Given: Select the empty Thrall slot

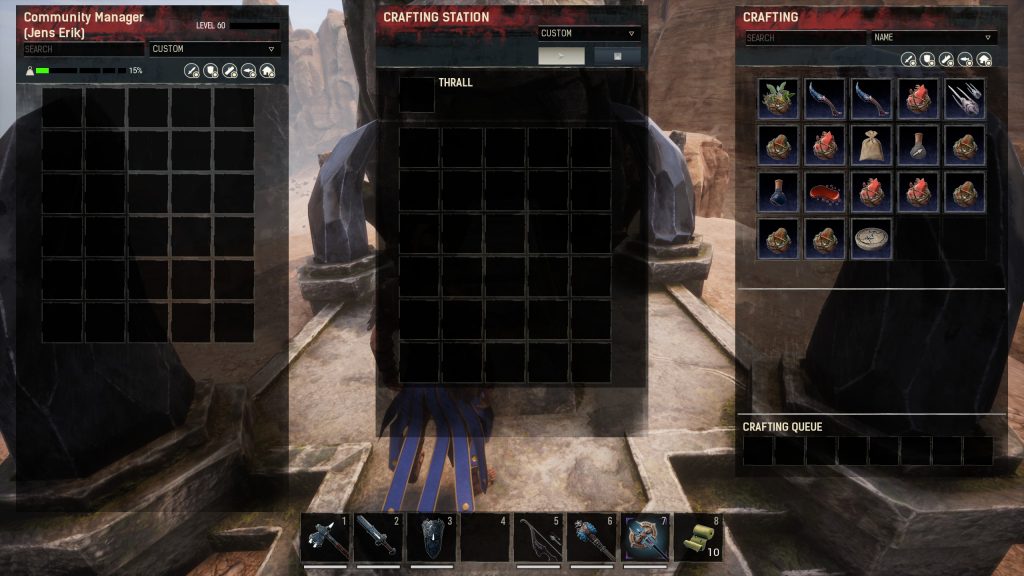Looking at the screenshot, I should click(417, 94).
